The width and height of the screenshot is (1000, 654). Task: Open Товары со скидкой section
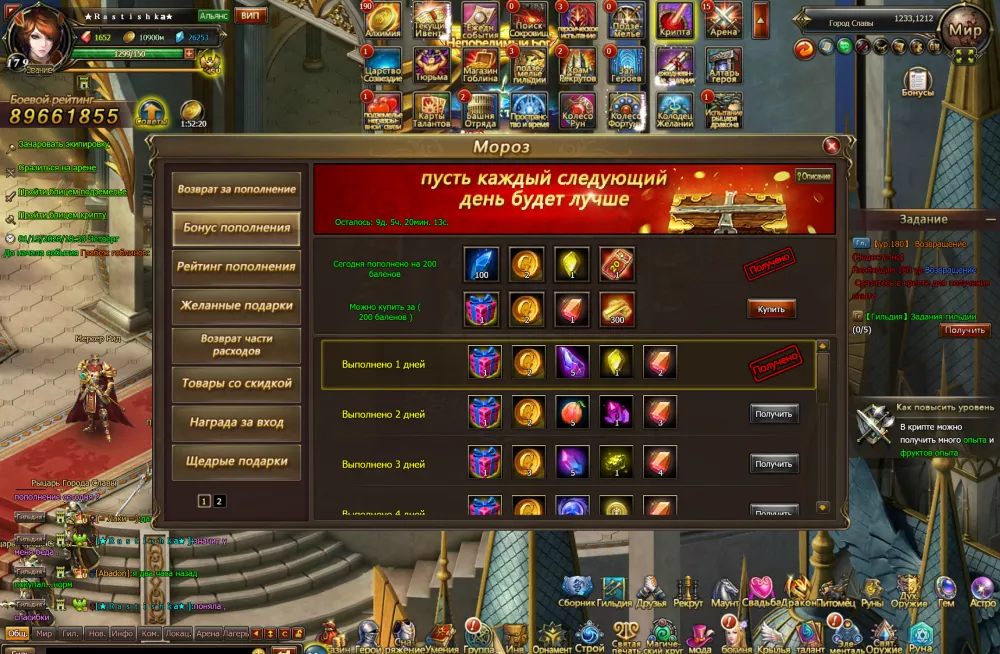pyautogui.click(x=237, y=383)
